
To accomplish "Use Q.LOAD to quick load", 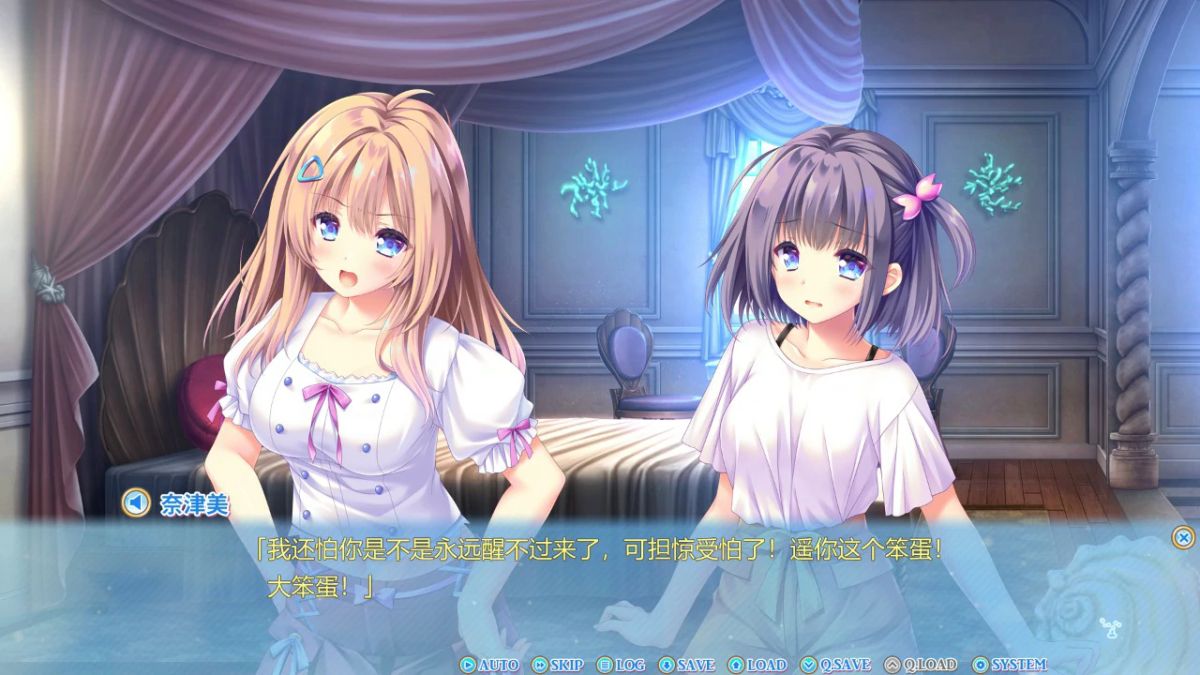I will 920,664.
